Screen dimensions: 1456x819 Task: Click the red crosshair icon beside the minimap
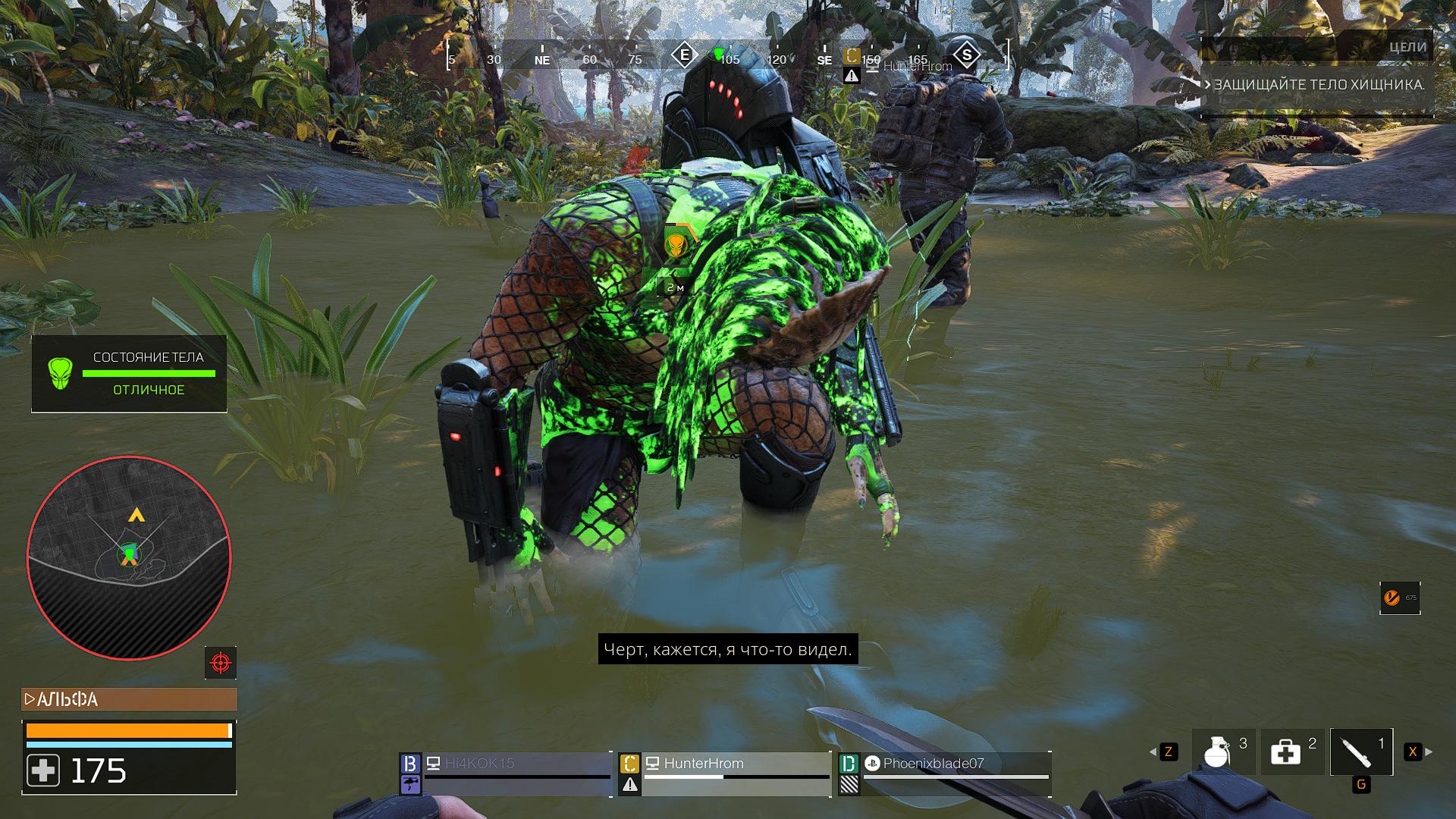tap(221, 663)
